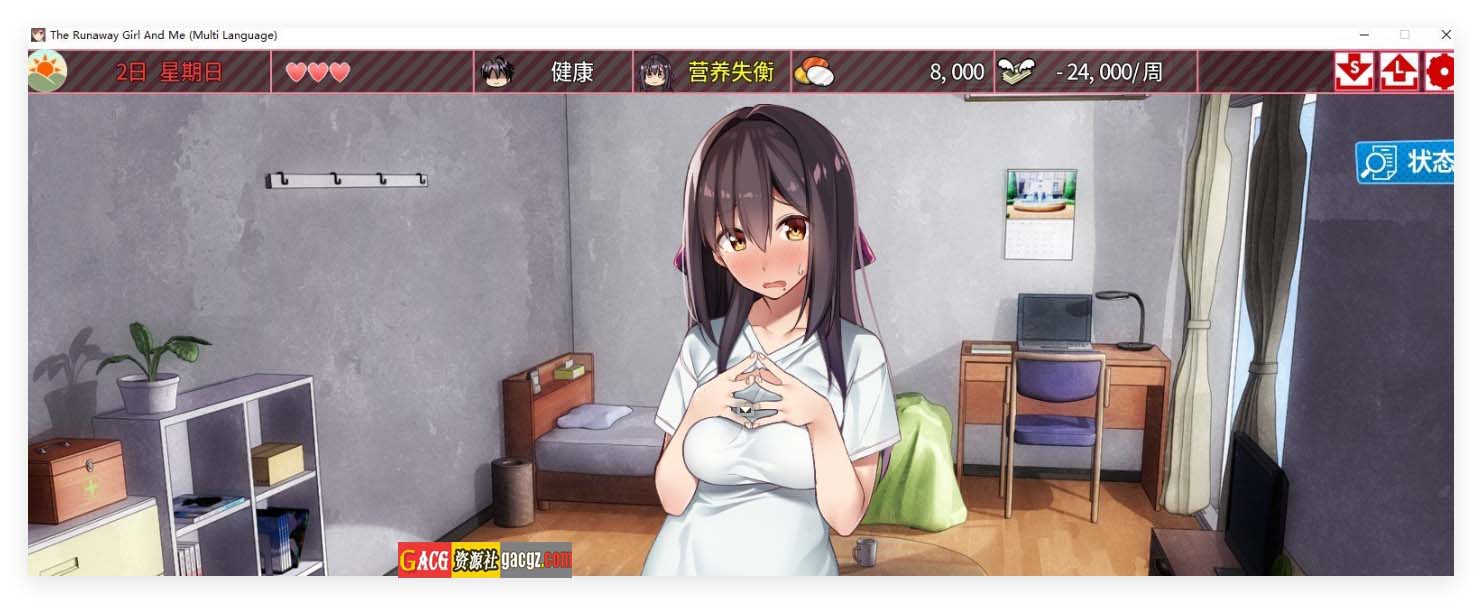Save the game with the S arrow icon

[1353, 72]
